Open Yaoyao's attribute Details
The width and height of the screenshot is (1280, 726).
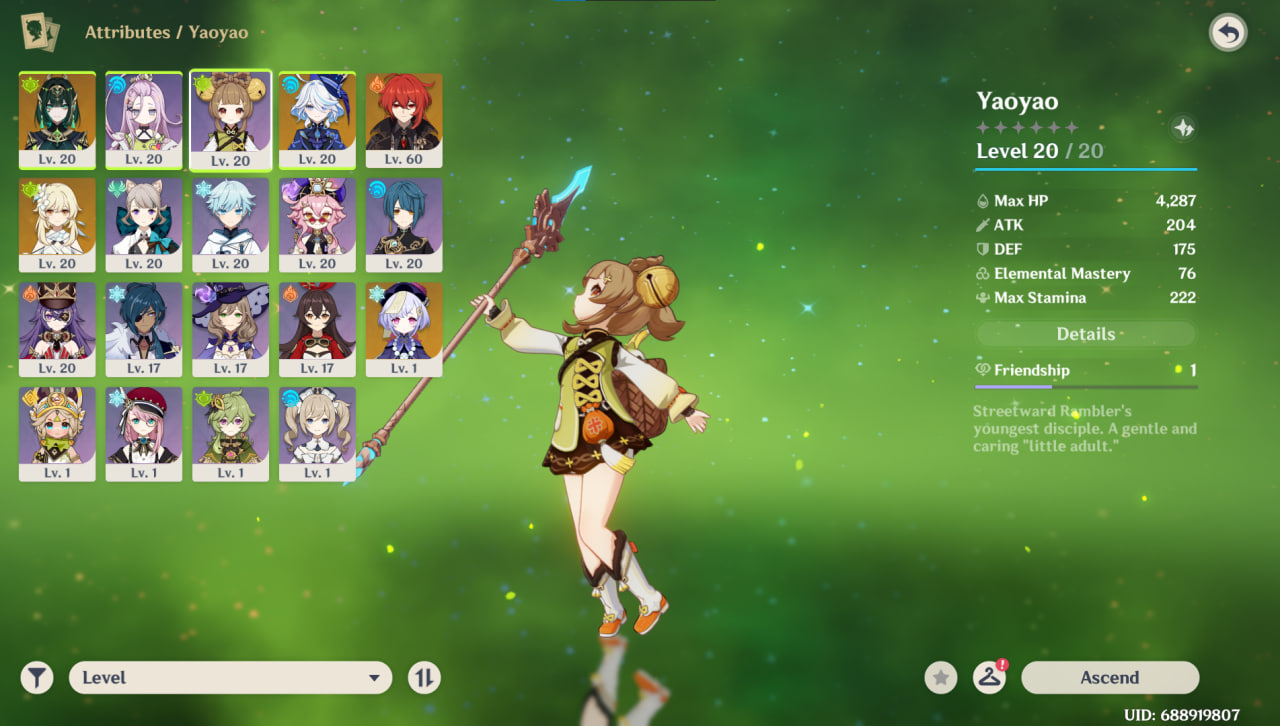1085,334
